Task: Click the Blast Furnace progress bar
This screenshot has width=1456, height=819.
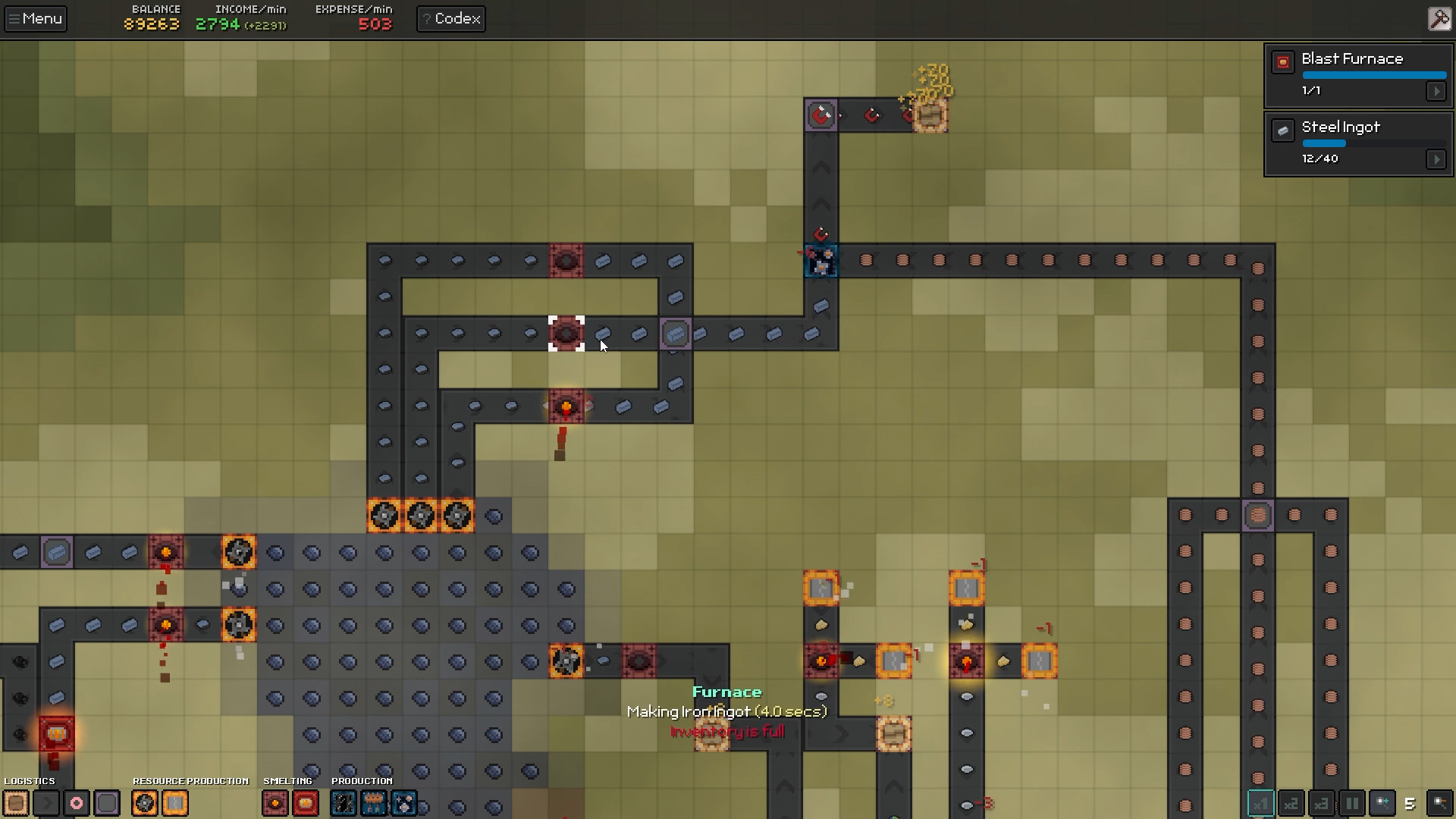Action: 1374,74
